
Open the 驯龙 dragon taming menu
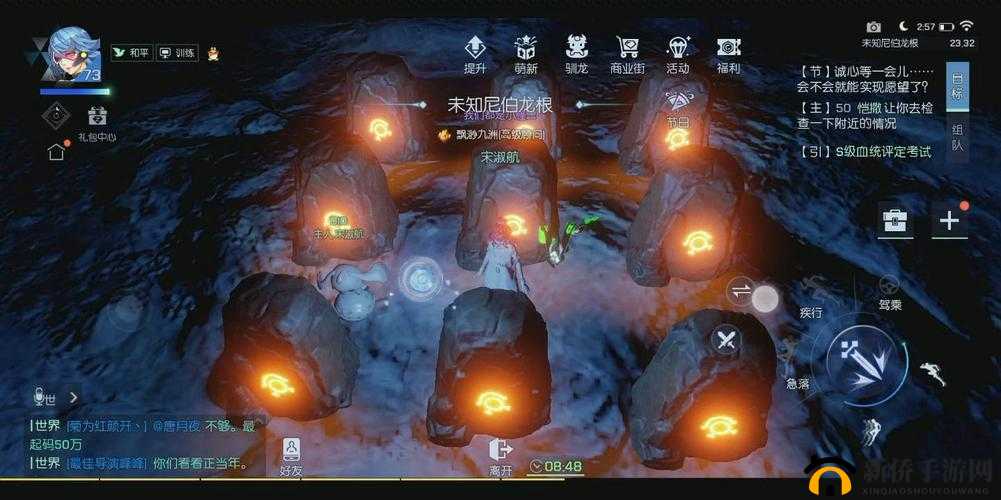[x=577, y=54]
